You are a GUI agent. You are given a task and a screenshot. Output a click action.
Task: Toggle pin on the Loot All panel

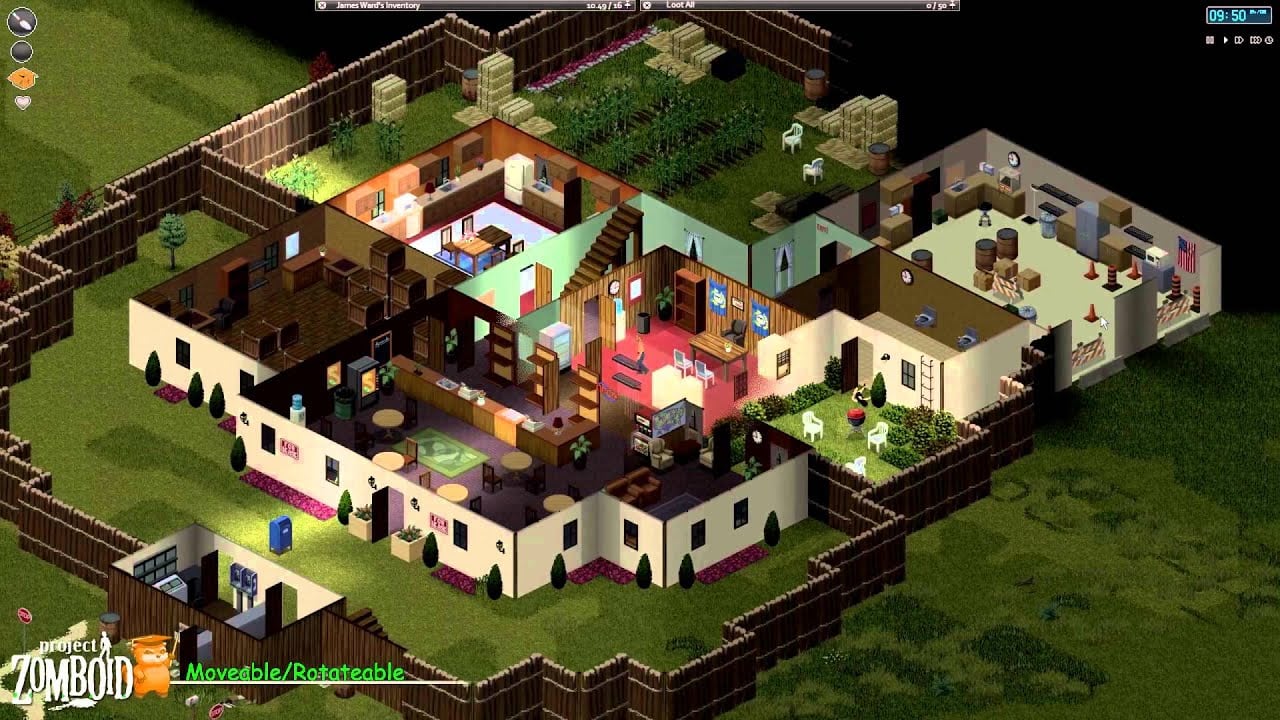pyautogui.click(x=645, y=5)
